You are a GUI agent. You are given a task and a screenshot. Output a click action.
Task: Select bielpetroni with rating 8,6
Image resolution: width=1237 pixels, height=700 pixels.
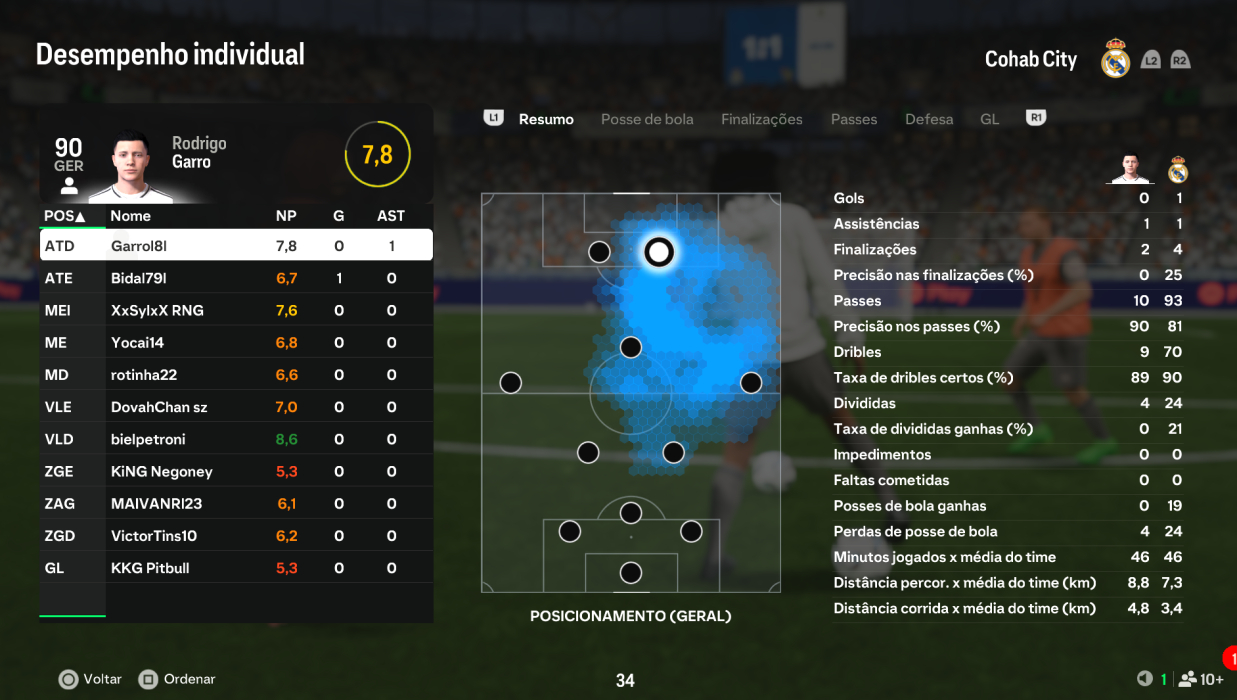[236, 439]
